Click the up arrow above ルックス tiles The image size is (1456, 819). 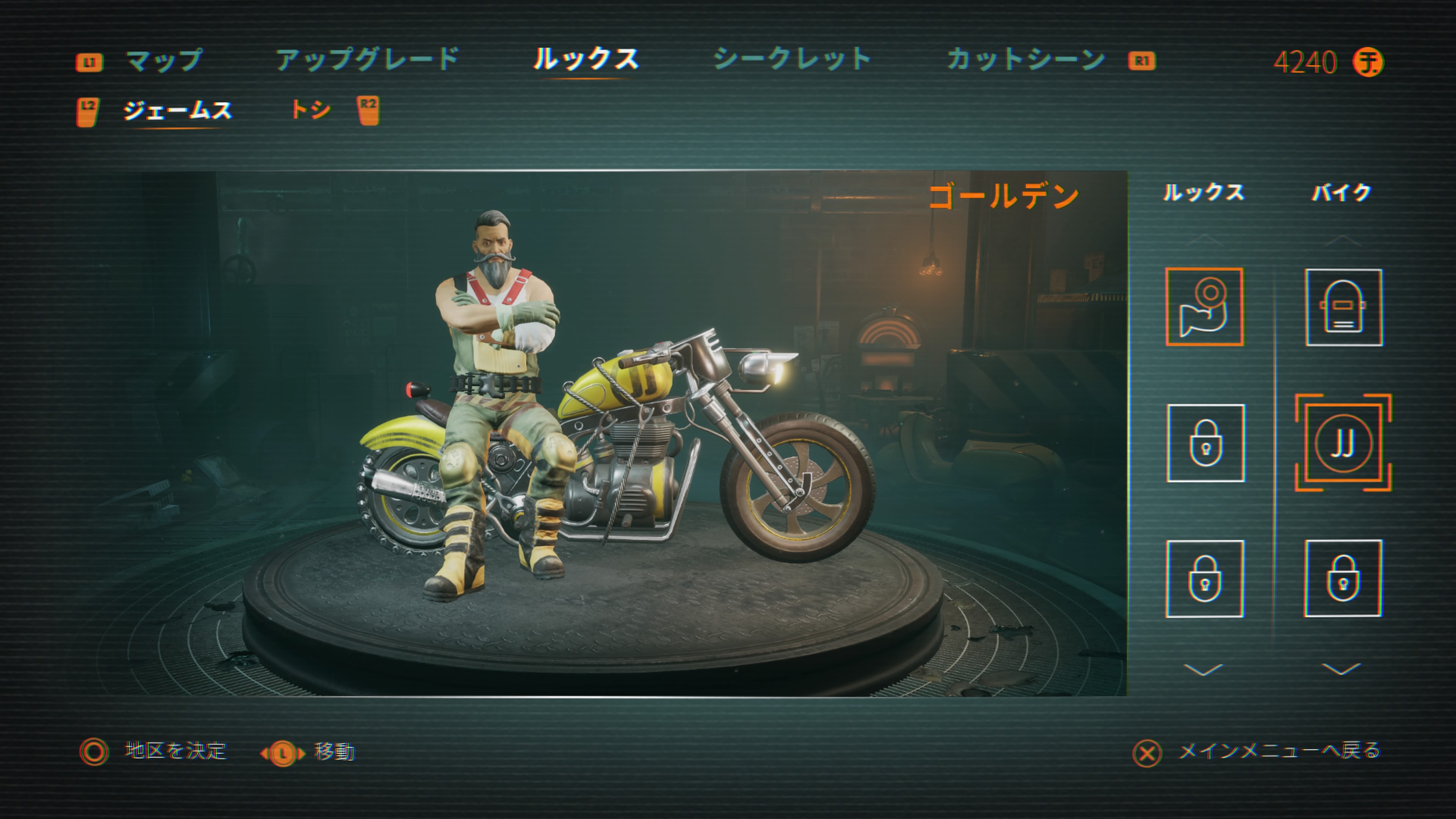1203,240
